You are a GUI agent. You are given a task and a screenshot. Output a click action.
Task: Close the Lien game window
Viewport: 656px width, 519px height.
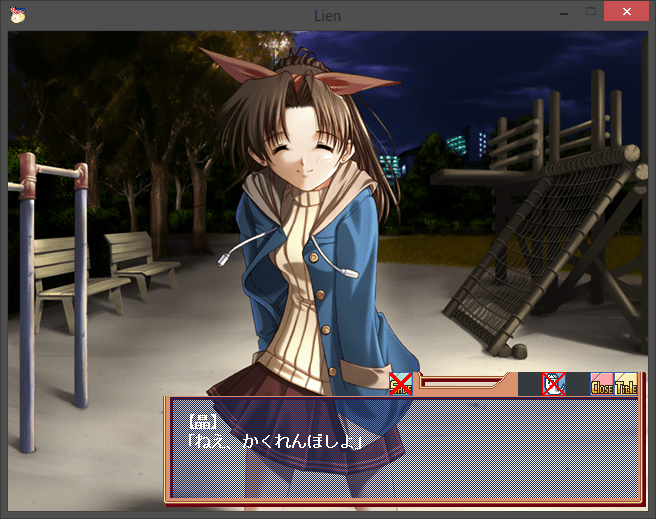click(x=626, y=11)
